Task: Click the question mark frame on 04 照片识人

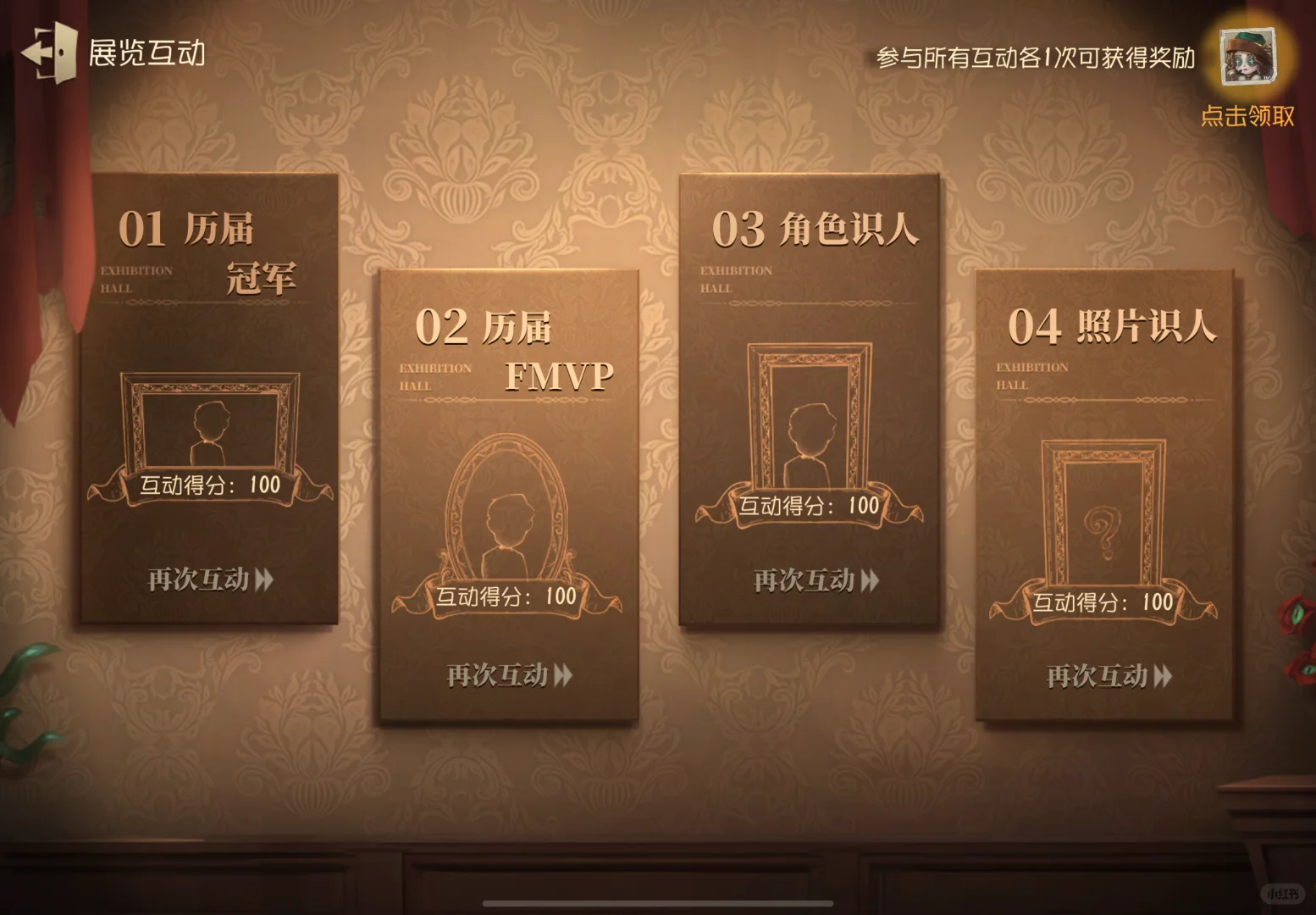Action: click(1101, 512)
